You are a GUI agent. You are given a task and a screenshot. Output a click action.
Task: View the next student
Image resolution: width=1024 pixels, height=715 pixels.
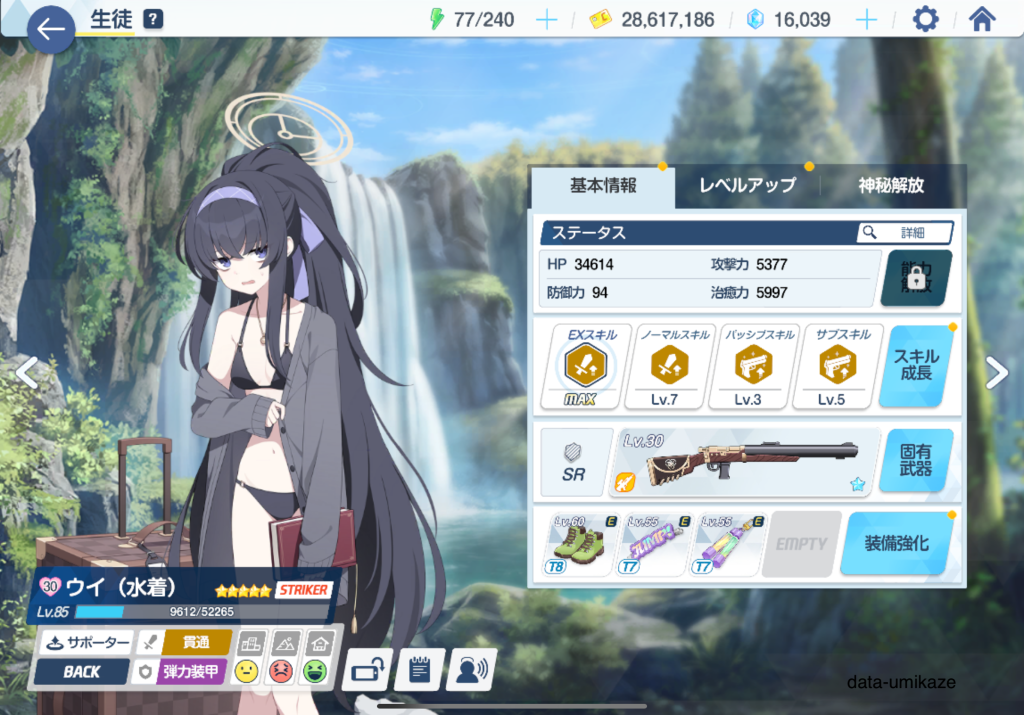(996, 373)
